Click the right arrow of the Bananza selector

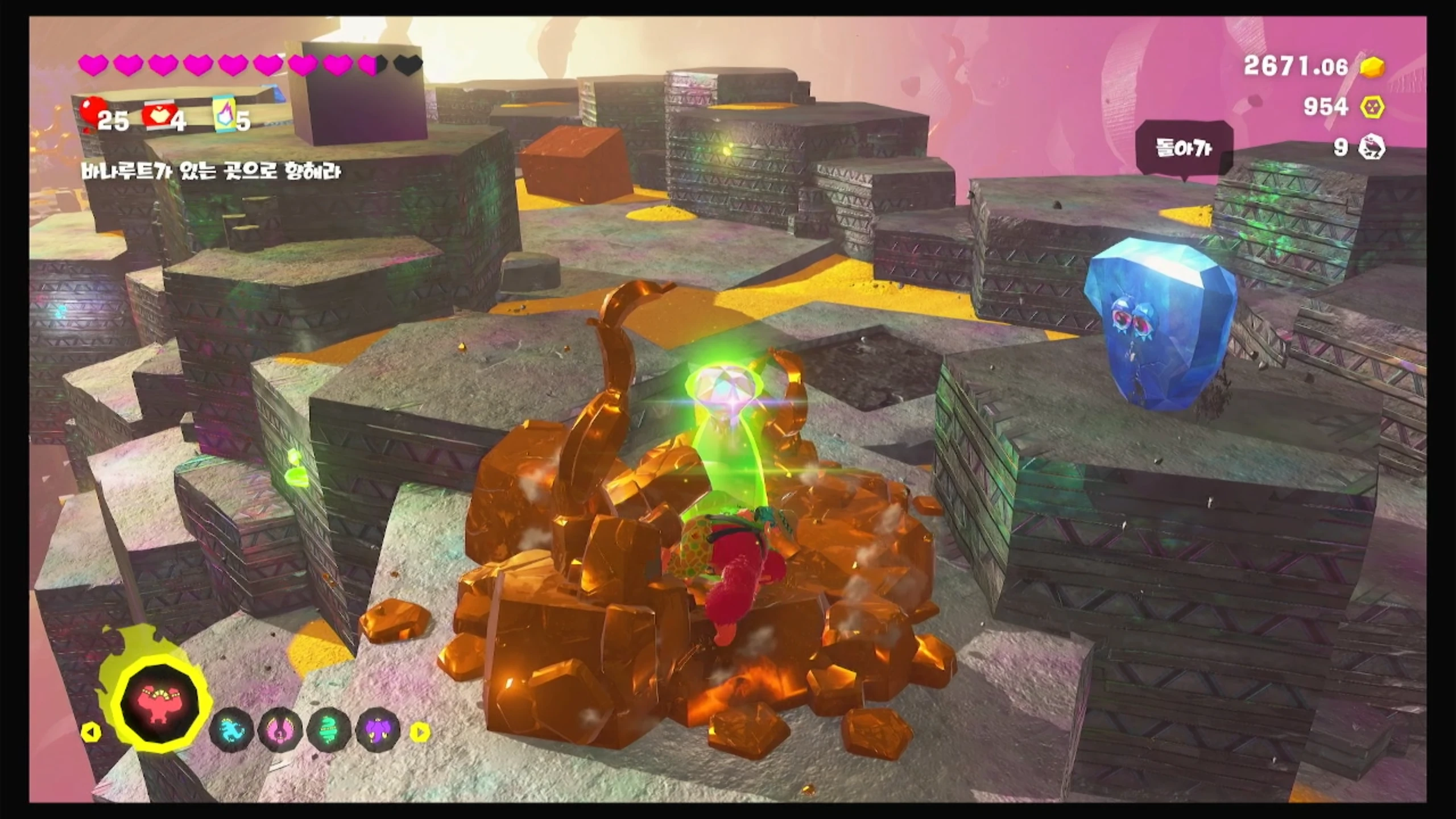pos(420,732)
